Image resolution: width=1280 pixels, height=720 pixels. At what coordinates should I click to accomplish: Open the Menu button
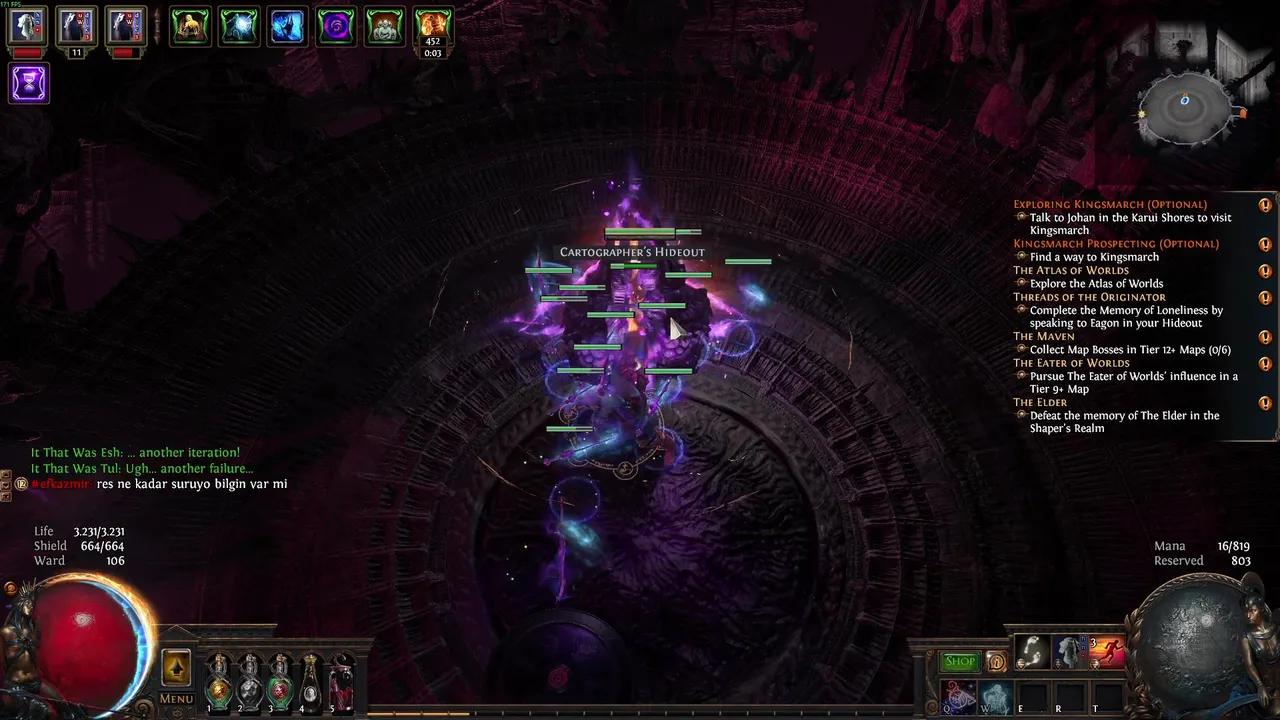[176, 698]
